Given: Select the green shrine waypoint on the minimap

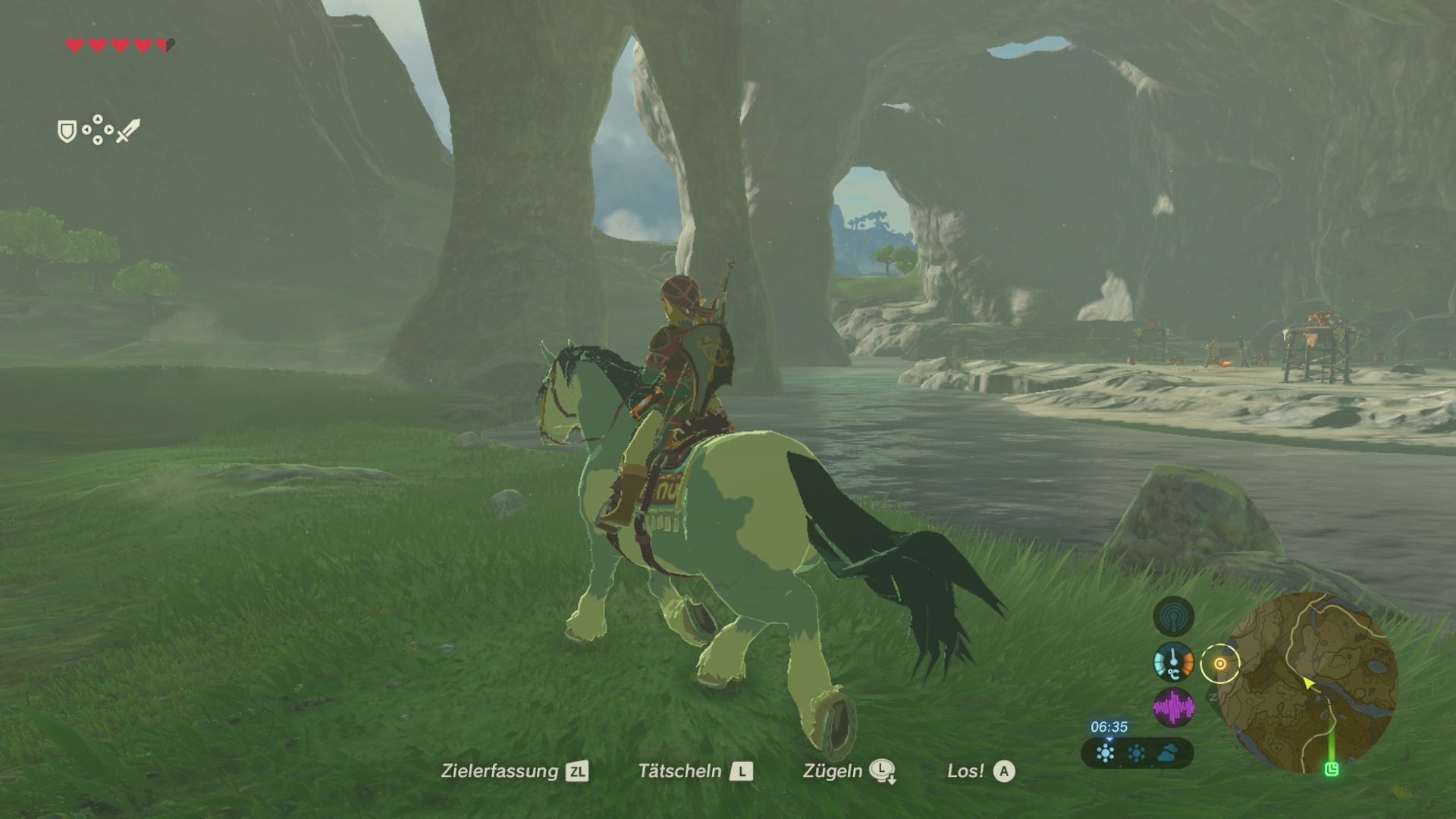Looking at the screenshot, I should 1333,767.
